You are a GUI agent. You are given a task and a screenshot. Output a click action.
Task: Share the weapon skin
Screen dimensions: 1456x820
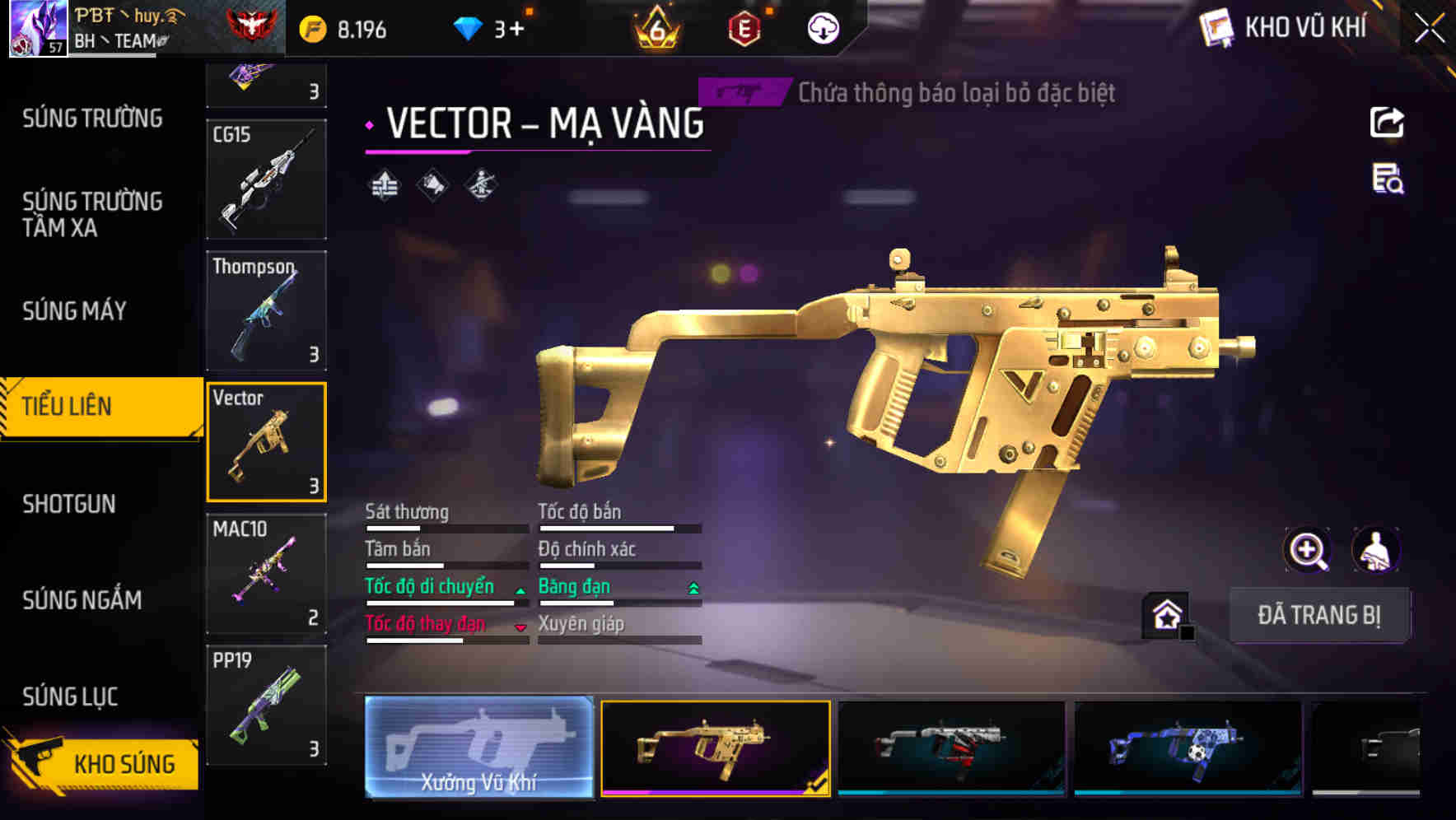[1387, 123]
